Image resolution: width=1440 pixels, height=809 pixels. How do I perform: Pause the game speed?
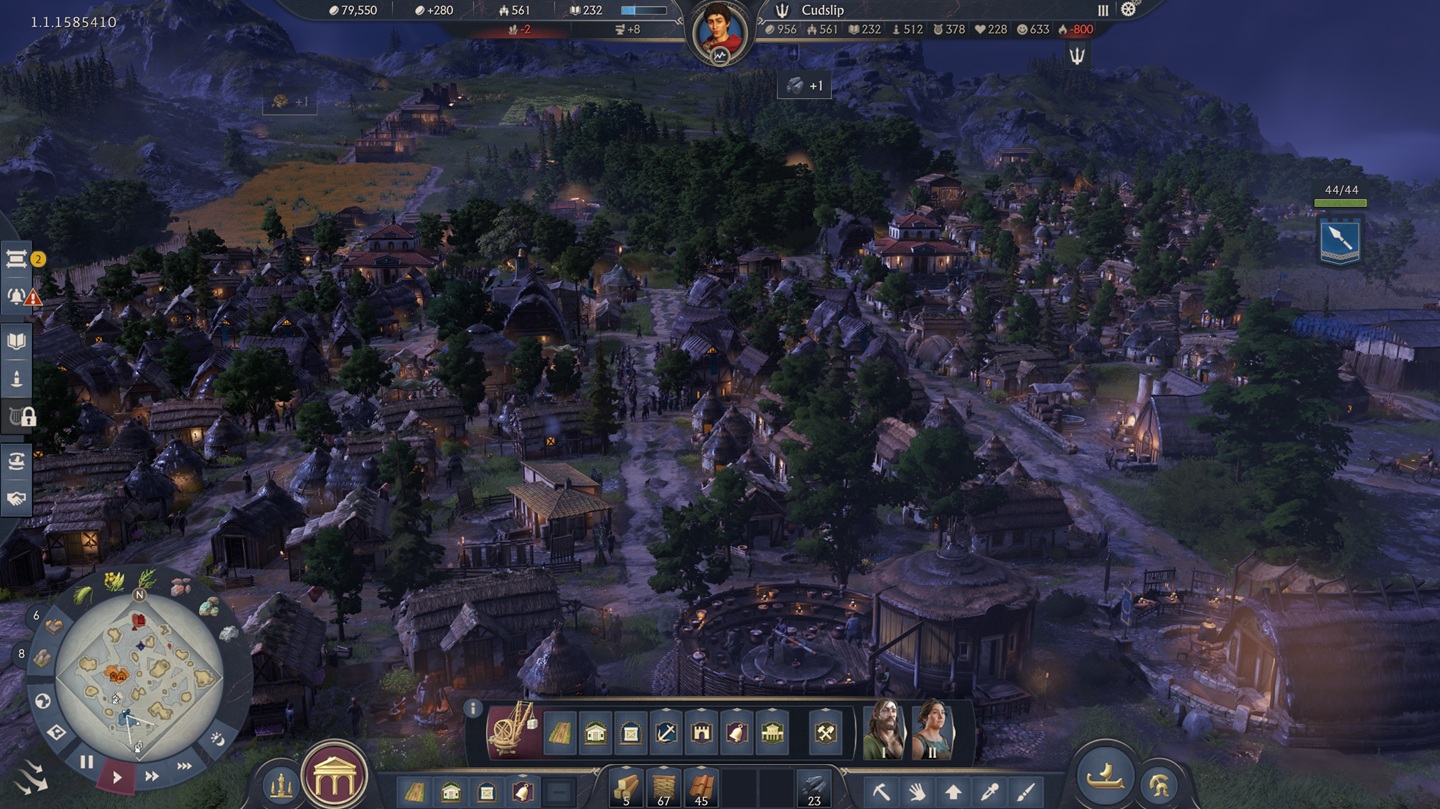point(87,762)
